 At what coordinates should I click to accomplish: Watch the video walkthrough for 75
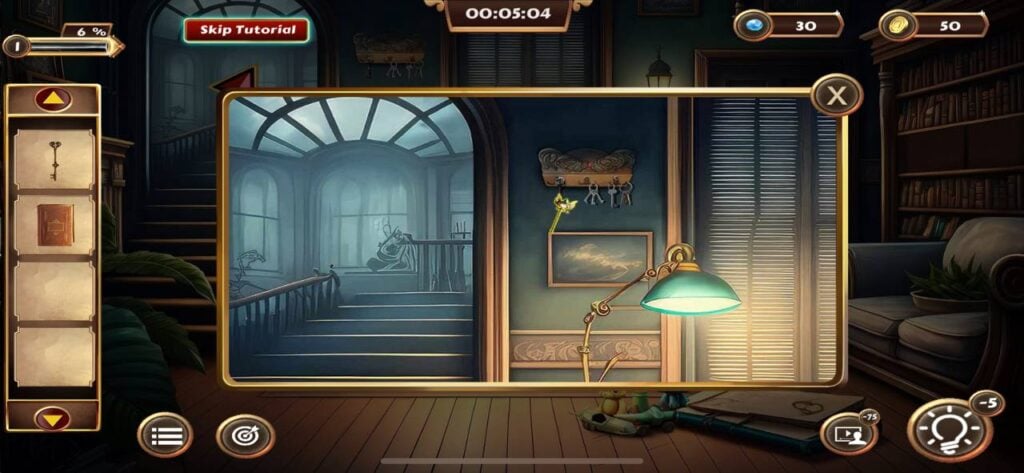coord(847,432)
